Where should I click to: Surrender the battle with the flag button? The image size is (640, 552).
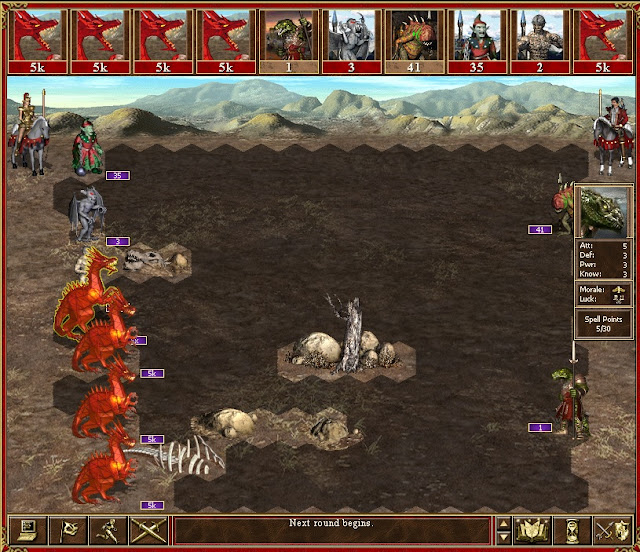[x=67, y=530]
